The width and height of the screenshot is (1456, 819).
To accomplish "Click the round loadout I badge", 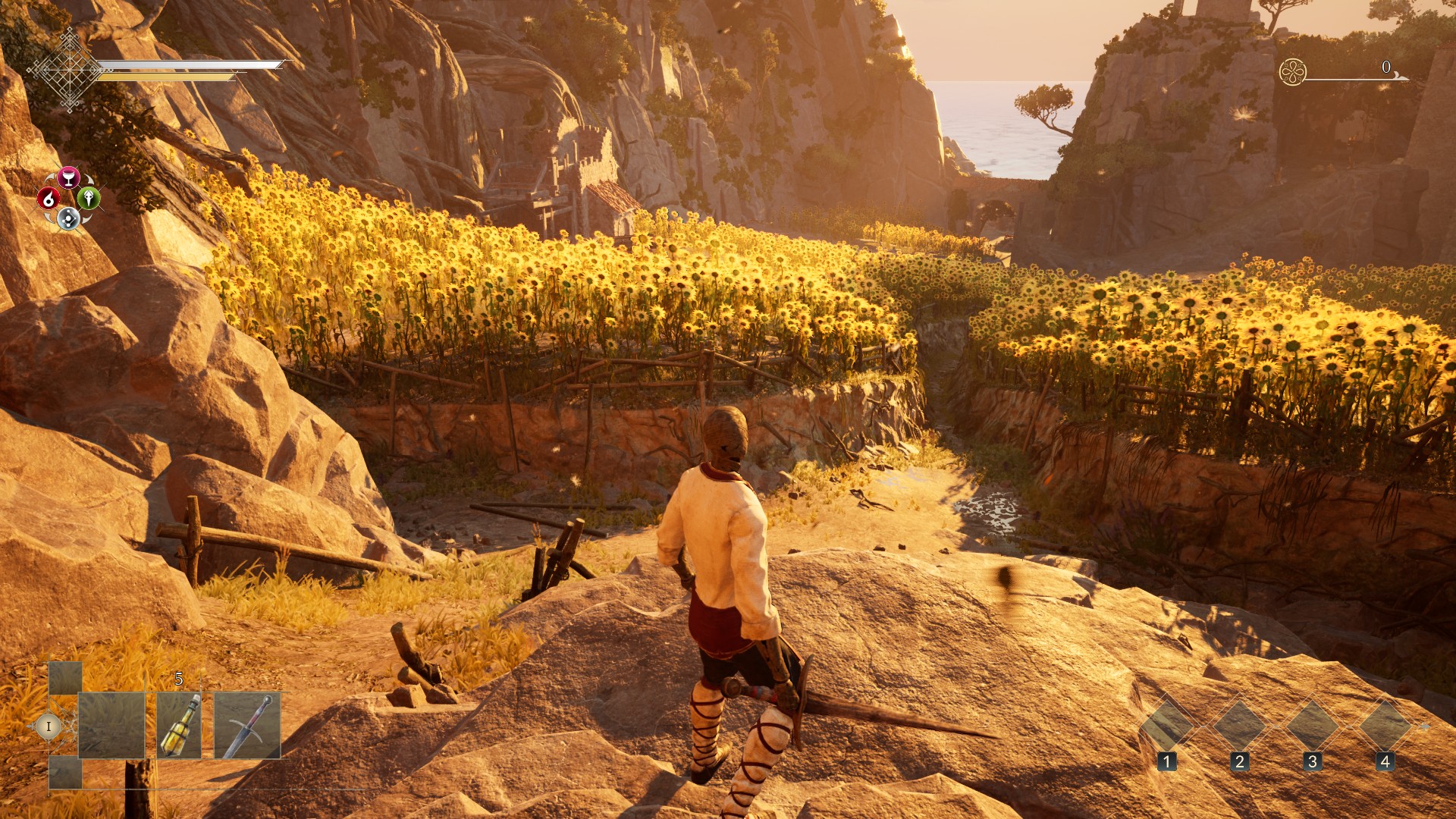I will (x=49, y=726).
